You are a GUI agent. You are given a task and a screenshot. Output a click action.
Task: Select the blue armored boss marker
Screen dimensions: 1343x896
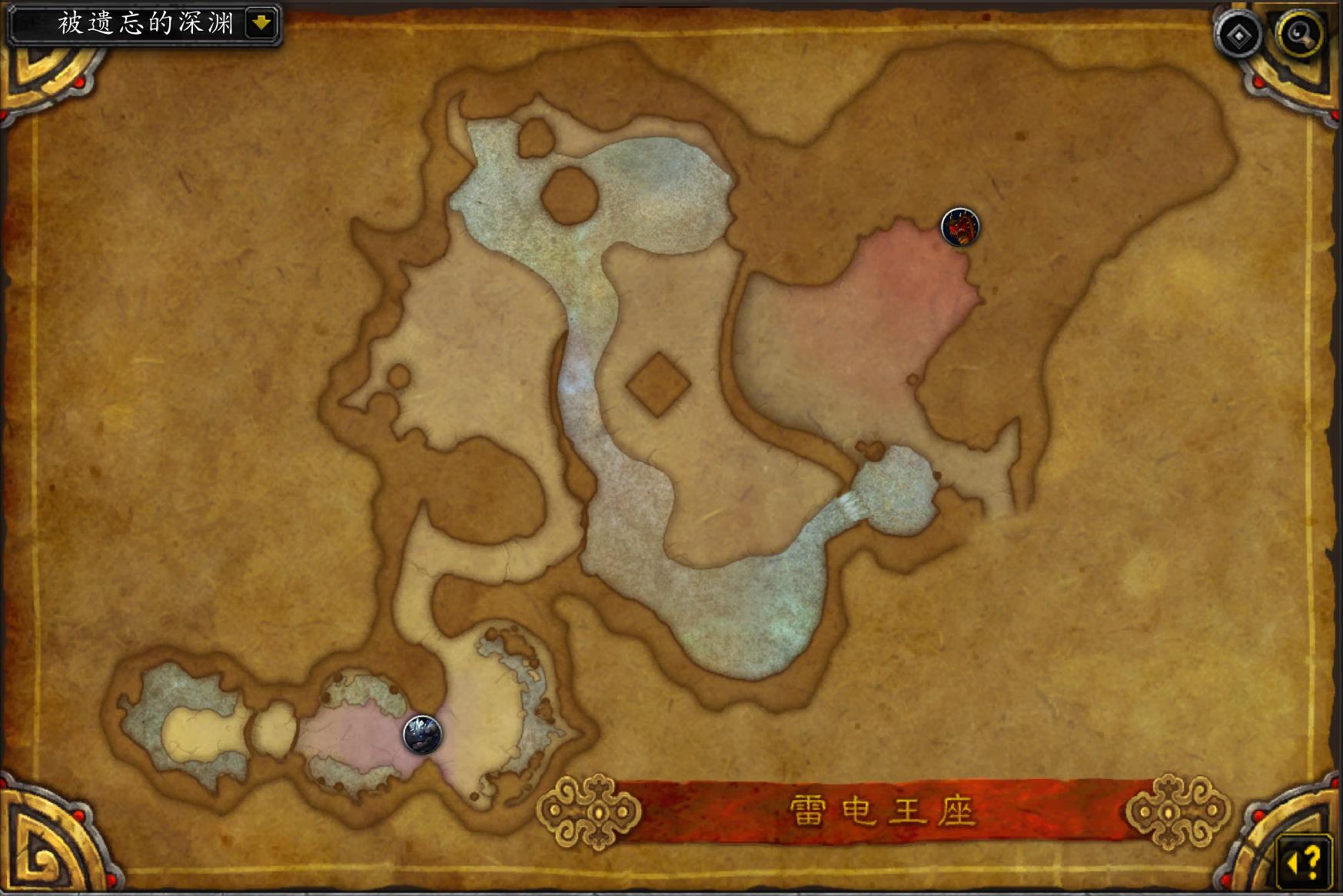(x=422, y=734)
